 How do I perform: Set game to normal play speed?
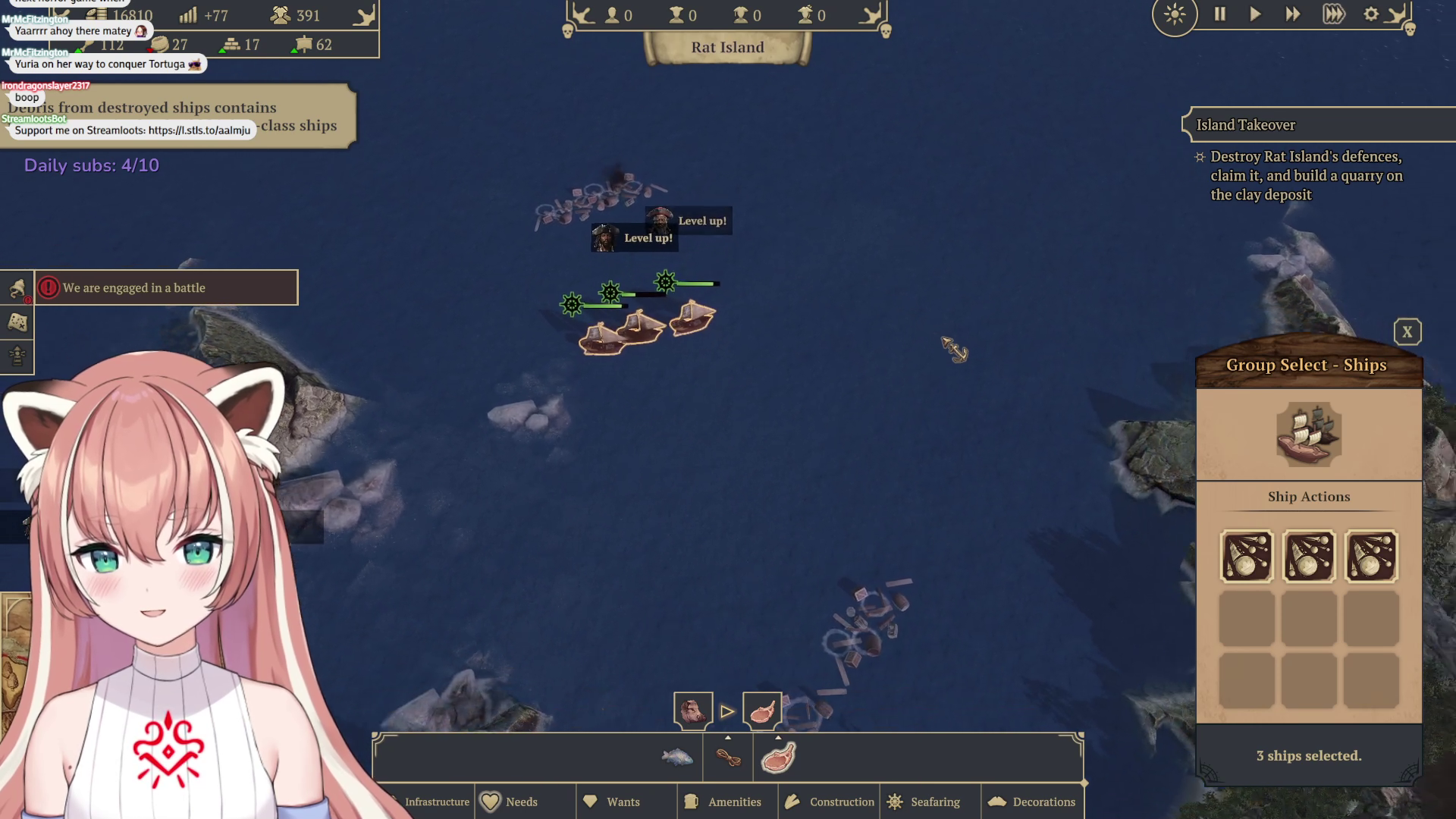click(x=1255, y=14)
